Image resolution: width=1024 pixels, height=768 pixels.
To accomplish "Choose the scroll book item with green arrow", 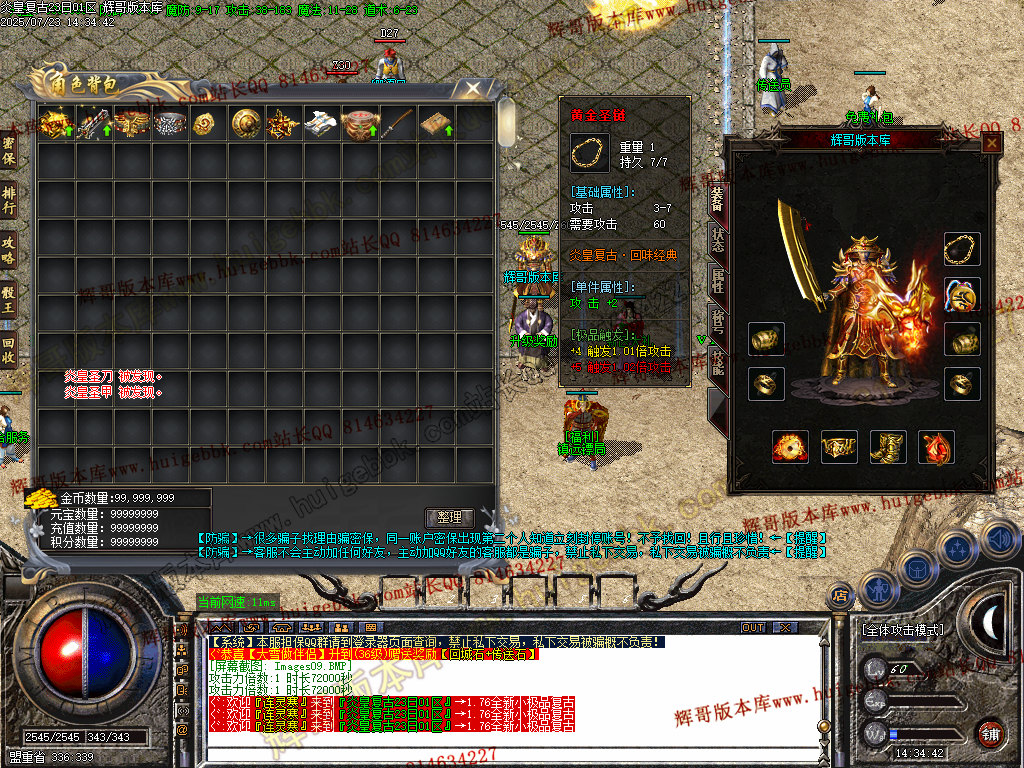I will [x=436, y=124].
